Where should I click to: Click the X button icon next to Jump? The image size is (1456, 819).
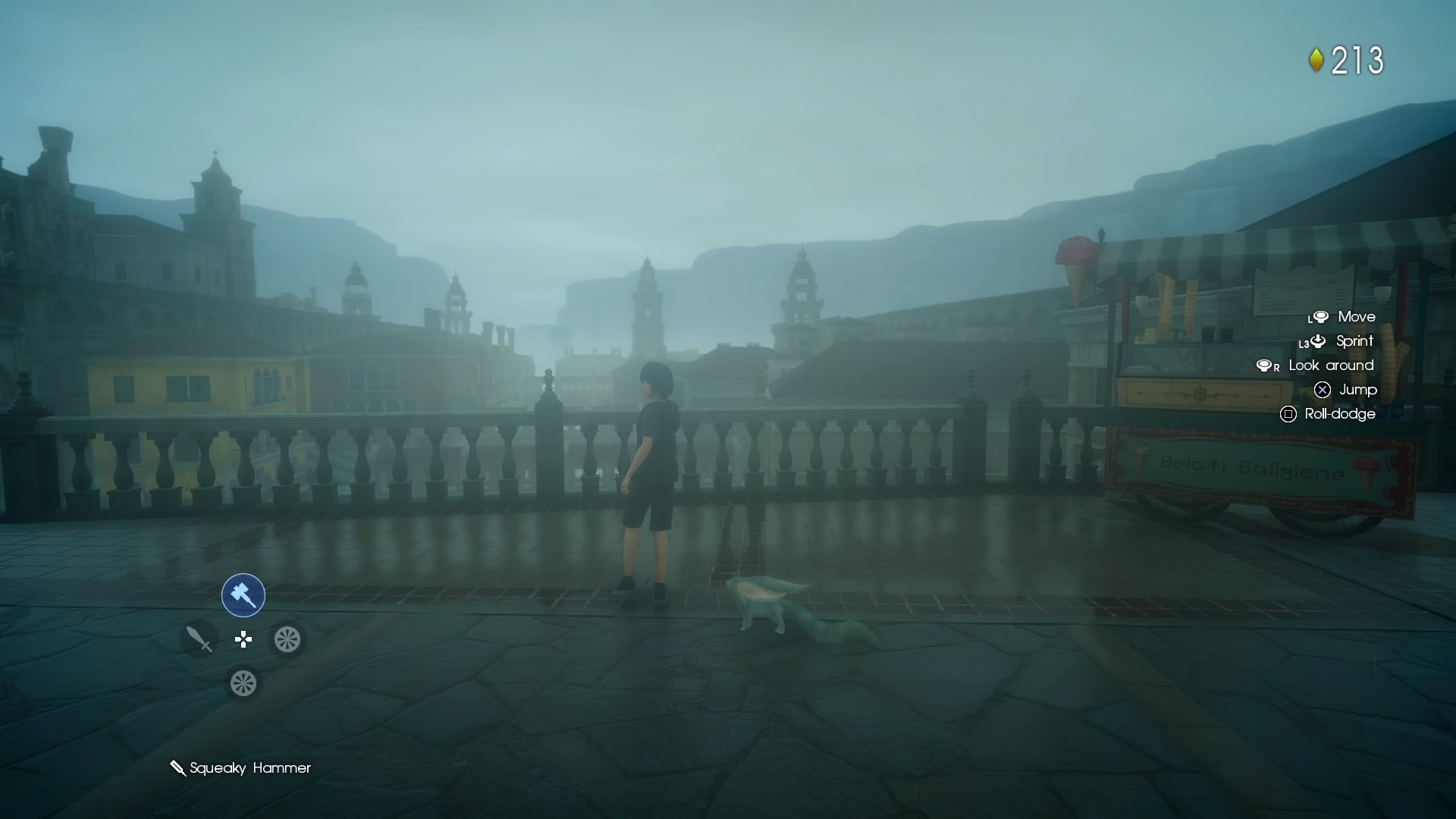[x=1323, y=390]
